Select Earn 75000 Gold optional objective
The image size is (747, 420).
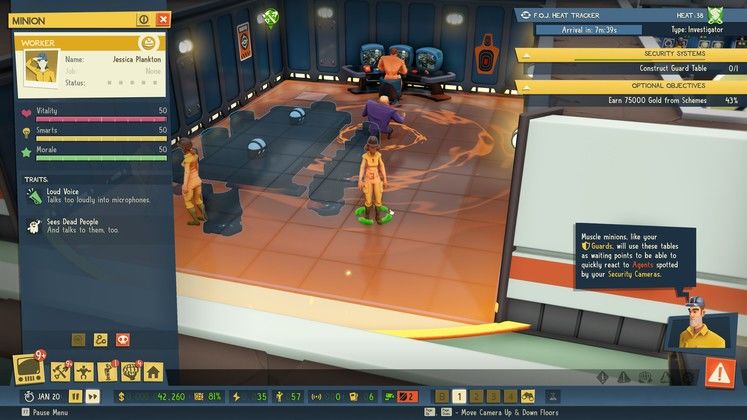coord(631,101)
